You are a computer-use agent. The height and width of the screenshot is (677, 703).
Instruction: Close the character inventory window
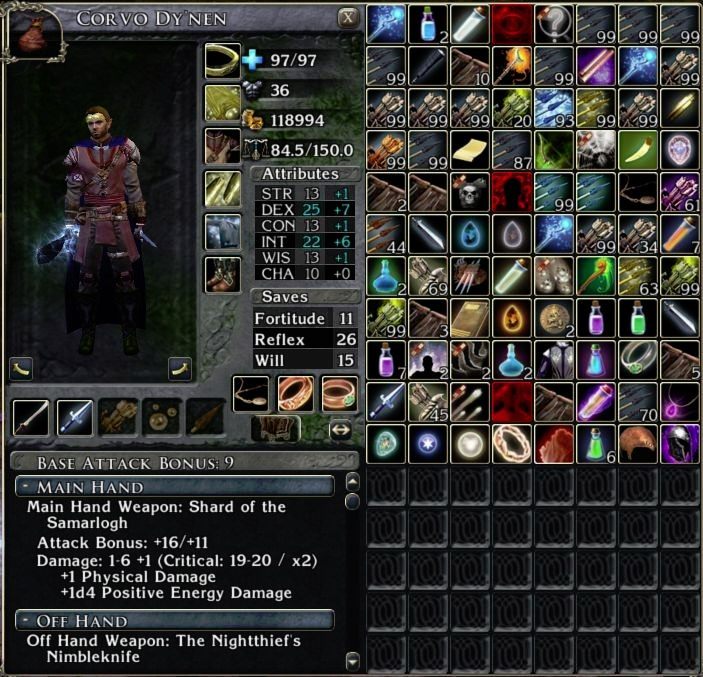click(348, 17)
